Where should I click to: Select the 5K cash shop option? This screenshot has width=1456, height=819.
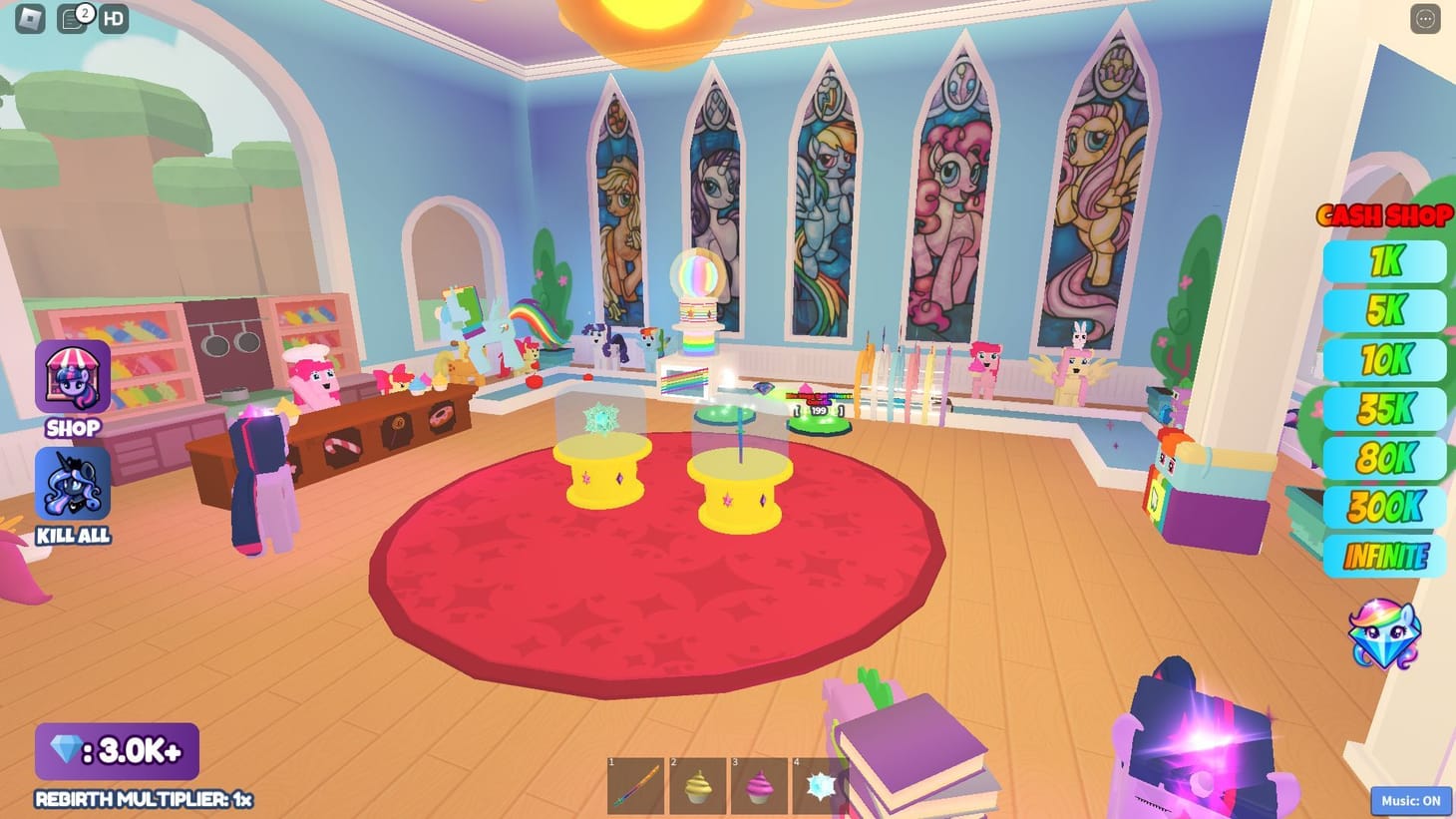[1385, 310]
